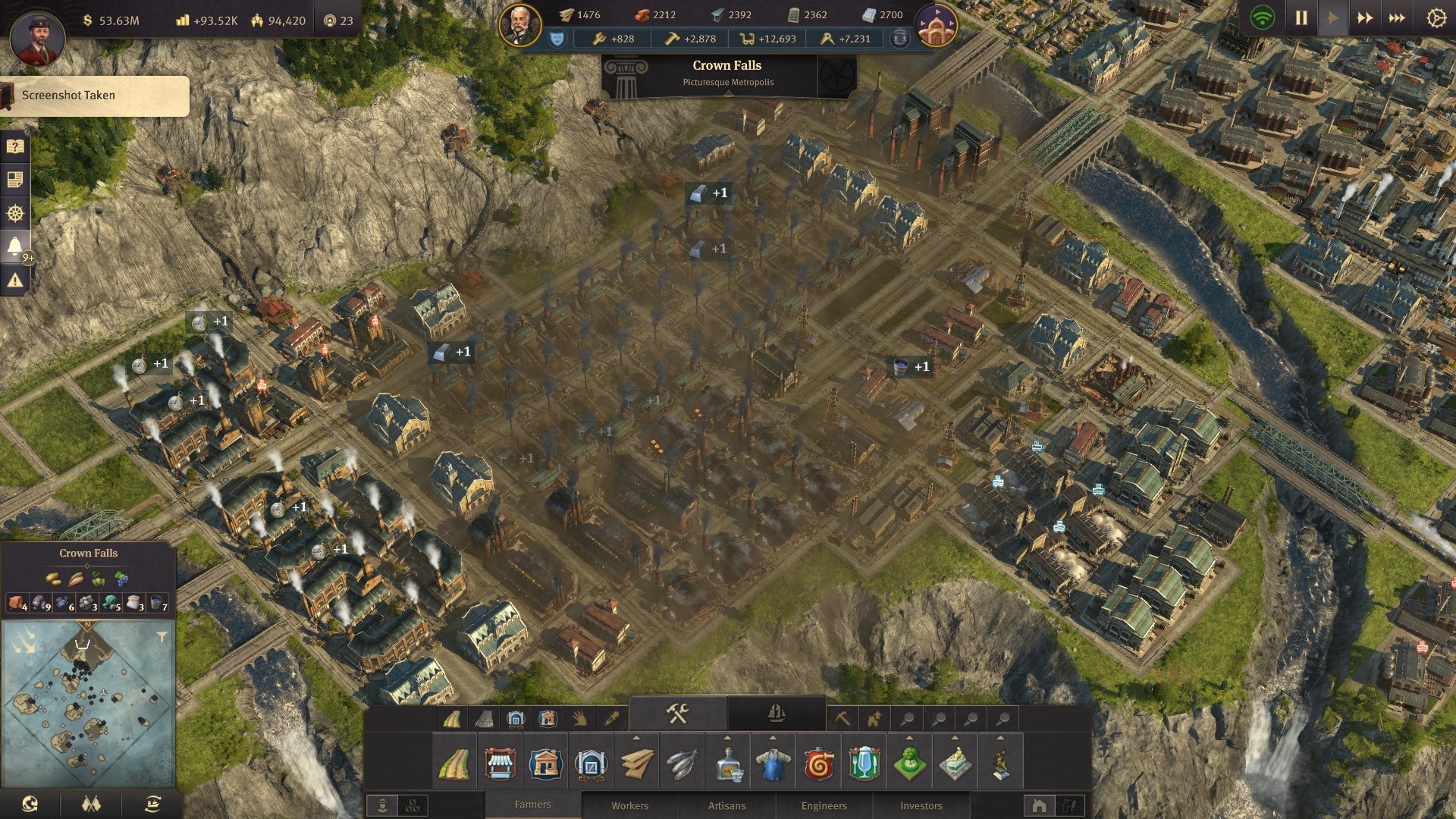This screenshot has height=819, width=1456.
Task: Activate the demolish pickaxe tool
Action: coord(842,717)
